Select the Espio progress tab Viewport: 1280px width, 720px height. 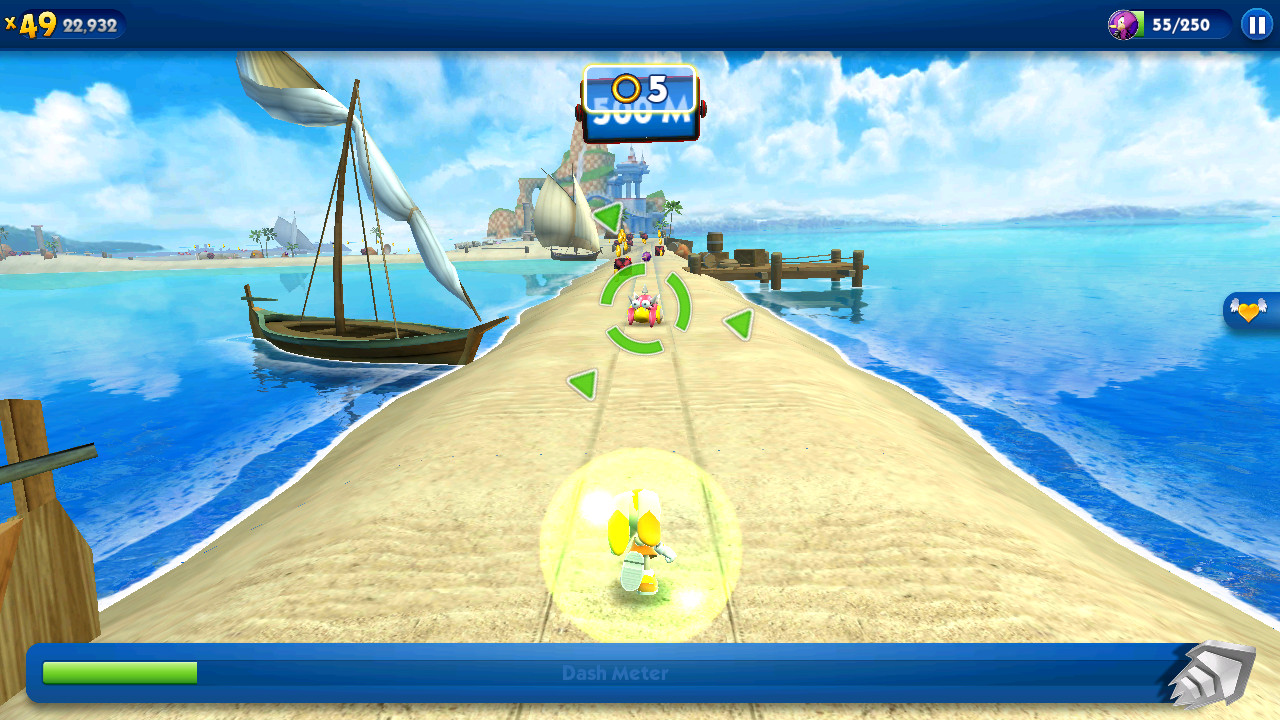tap(1125, 25)
